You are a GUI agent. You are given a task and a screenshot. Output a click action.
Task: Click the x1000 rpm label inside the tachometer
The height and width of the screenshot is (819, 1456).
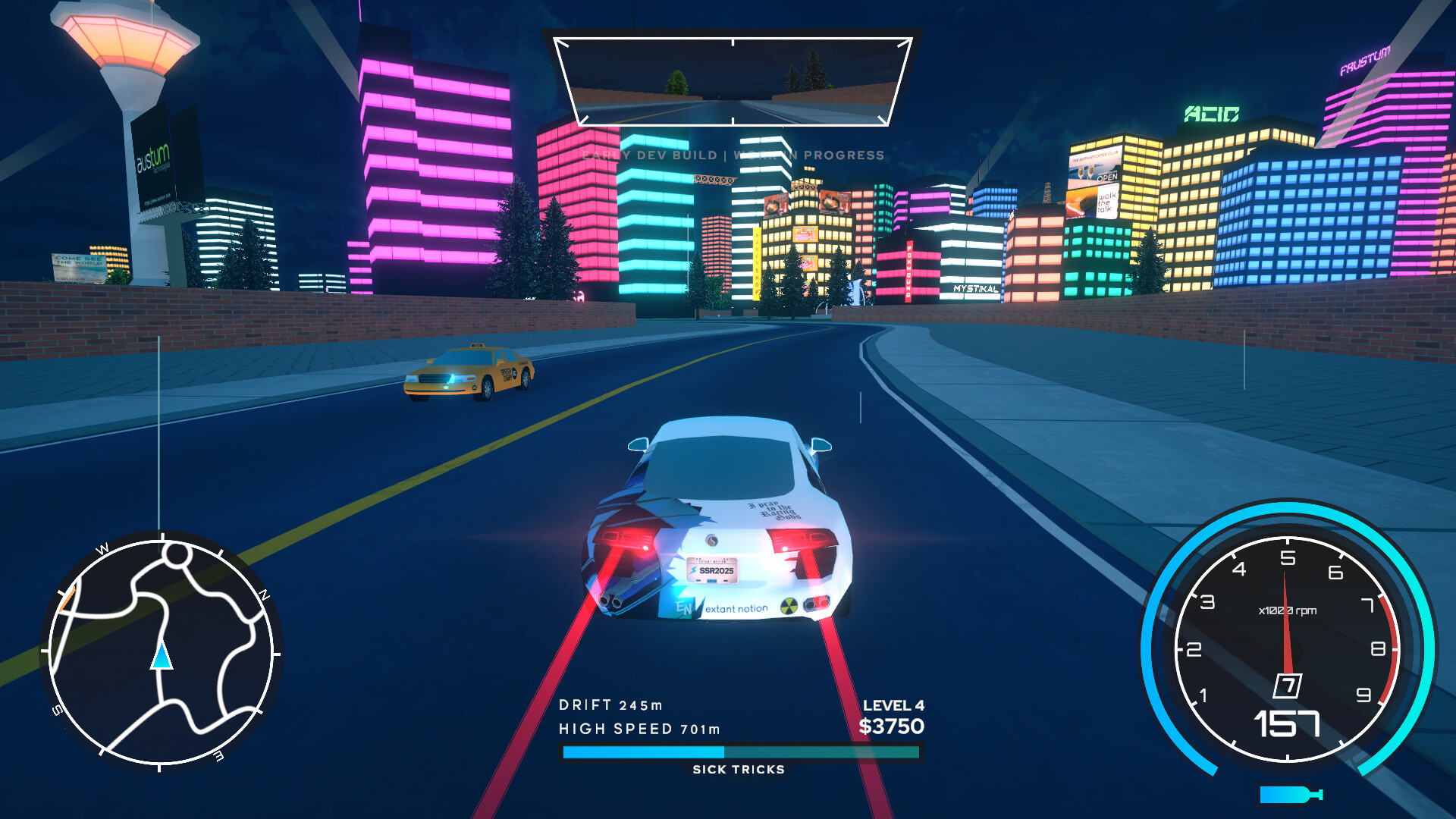(1288, 608)
